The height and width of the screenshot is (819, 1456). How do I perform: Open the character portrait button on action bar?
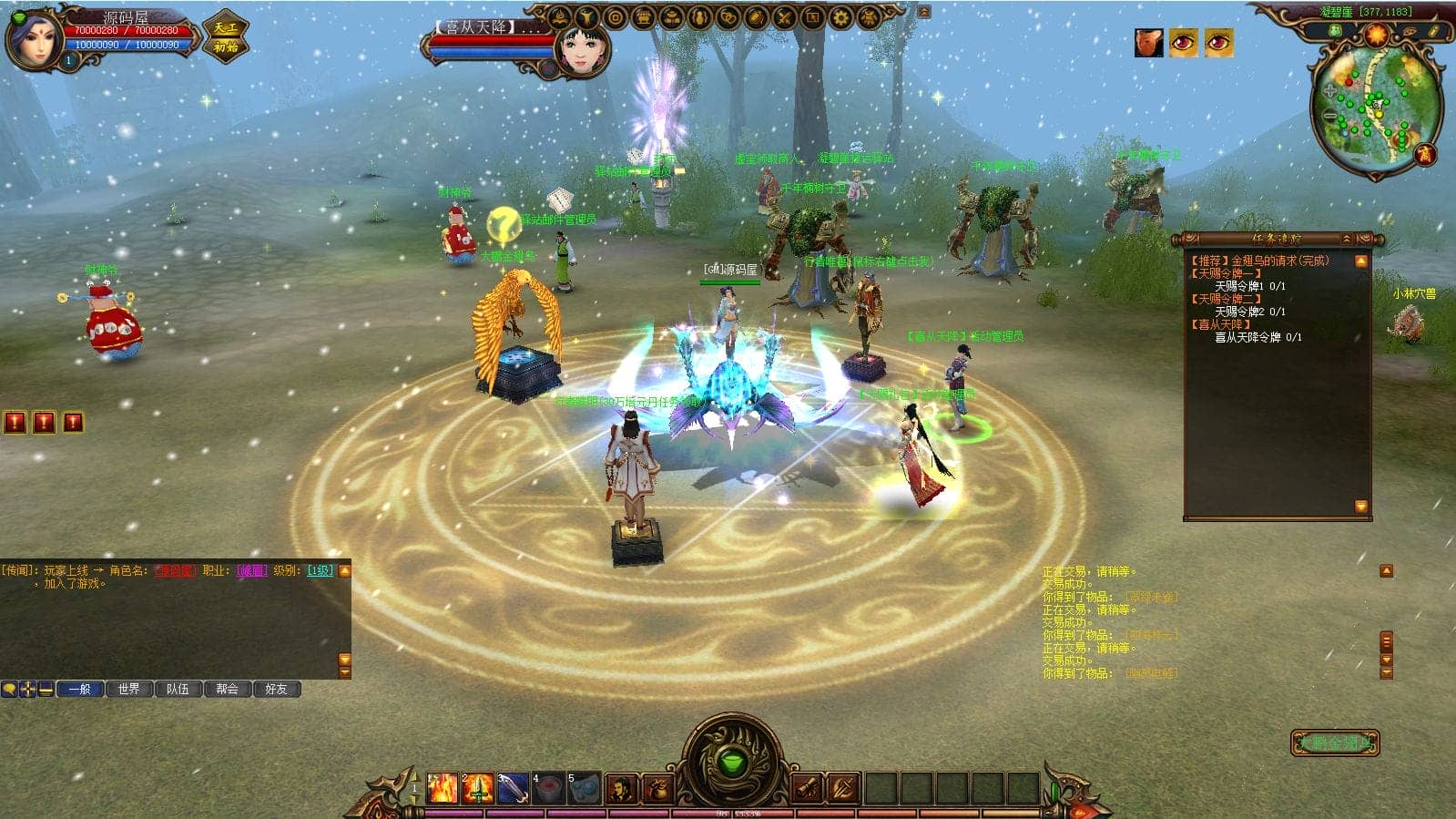(x=621, y=788)
